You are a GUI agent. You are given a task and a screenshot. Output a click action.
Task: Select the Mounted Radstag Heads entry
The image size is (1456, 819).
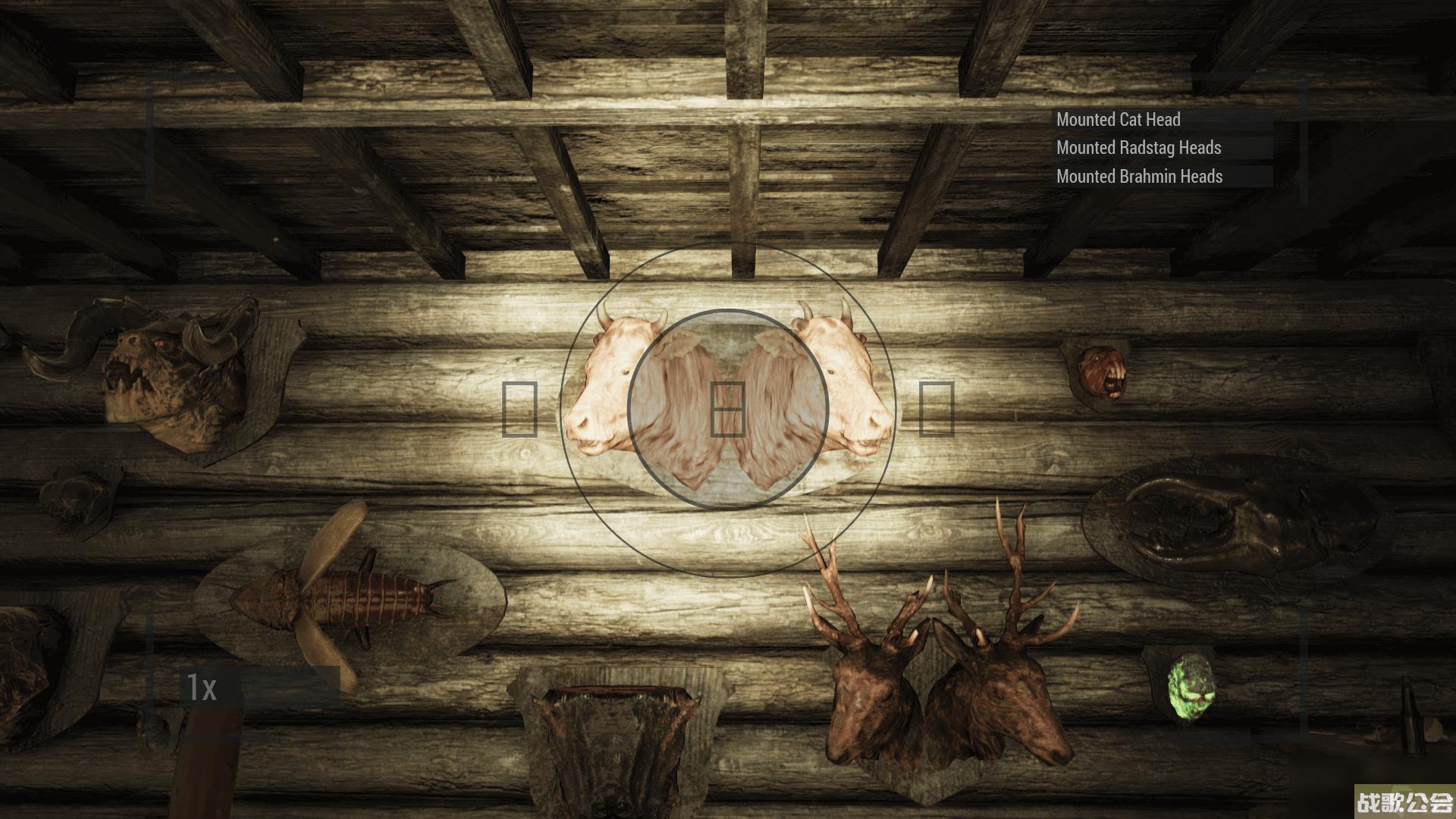(1138, 148)
